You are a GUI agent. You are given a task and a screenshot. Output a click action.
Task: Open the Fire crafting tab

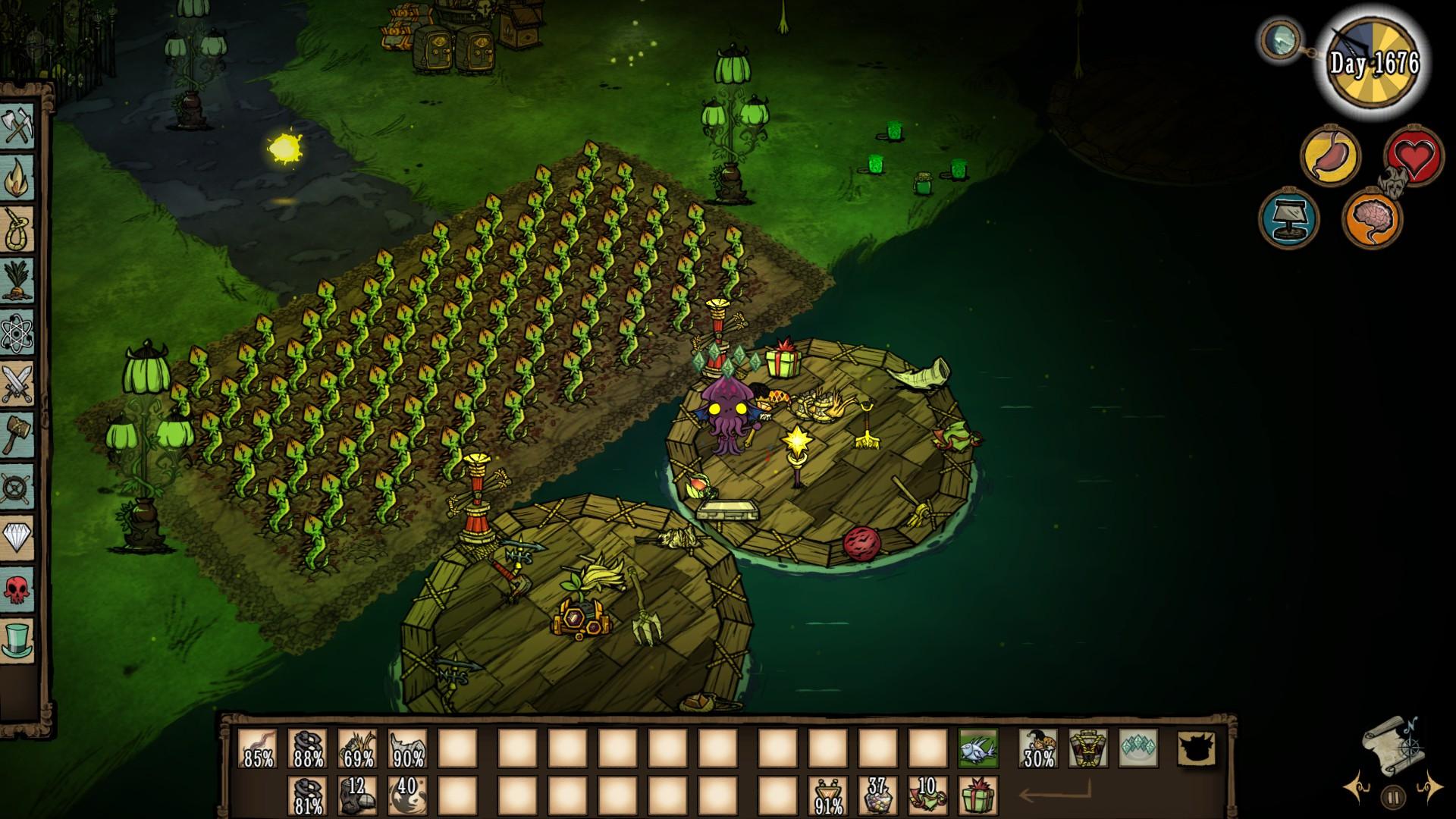(x=18, y=177)
